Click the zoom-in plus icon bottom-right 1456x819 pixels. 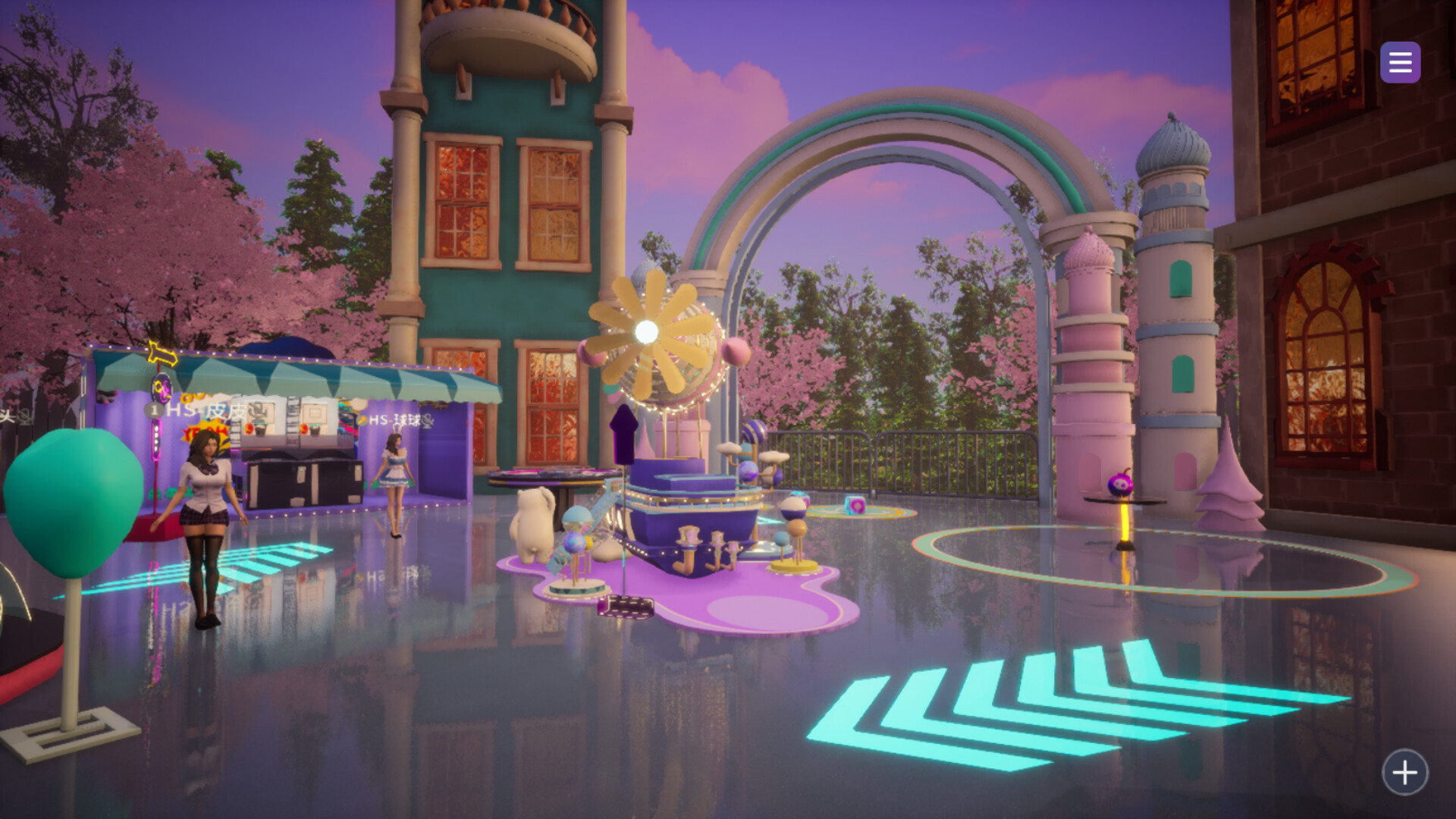tap(1404, 771)
